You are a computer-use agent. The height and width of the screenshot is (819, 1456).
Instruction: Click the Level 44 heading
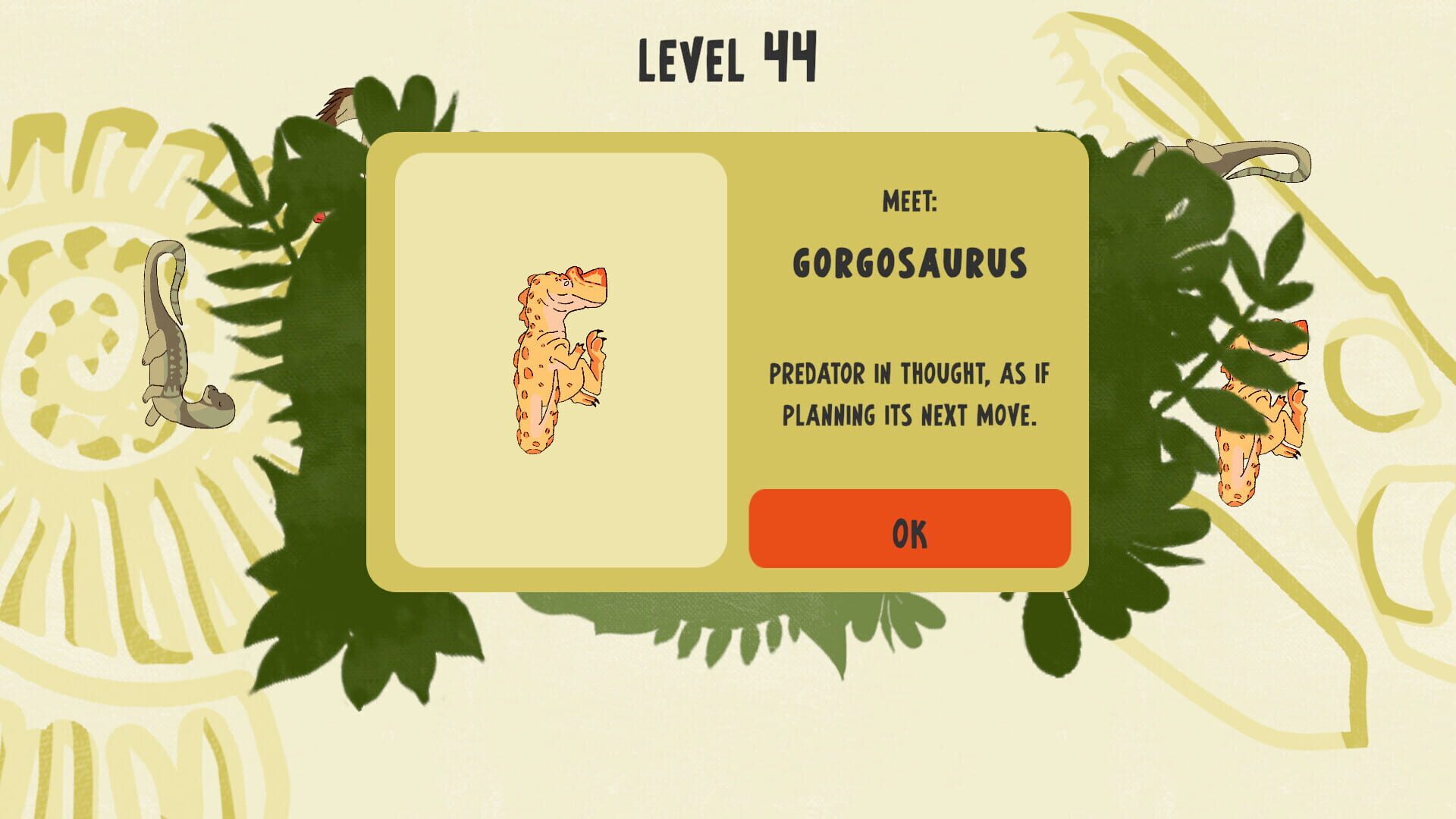(730, 57)
